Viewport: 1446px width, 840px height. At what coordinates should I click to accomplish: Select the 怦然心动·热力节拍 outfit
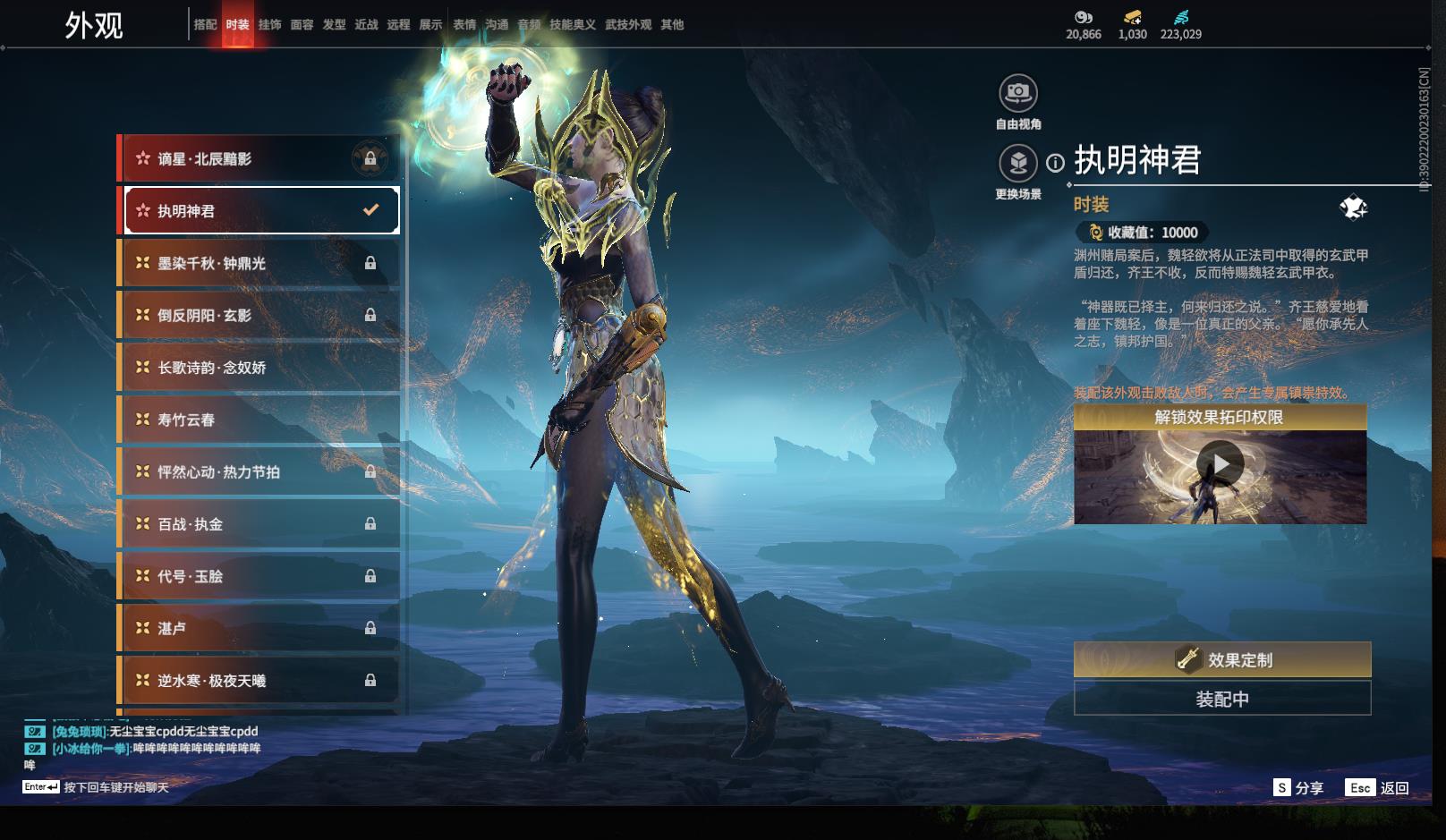[259, 471]
